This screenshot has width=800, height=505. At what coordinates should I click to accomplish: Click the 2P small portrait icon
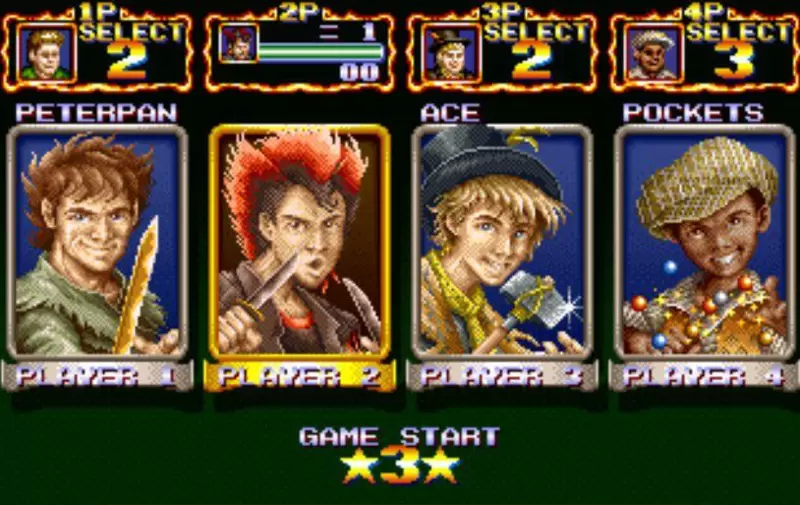pos(240,44)
